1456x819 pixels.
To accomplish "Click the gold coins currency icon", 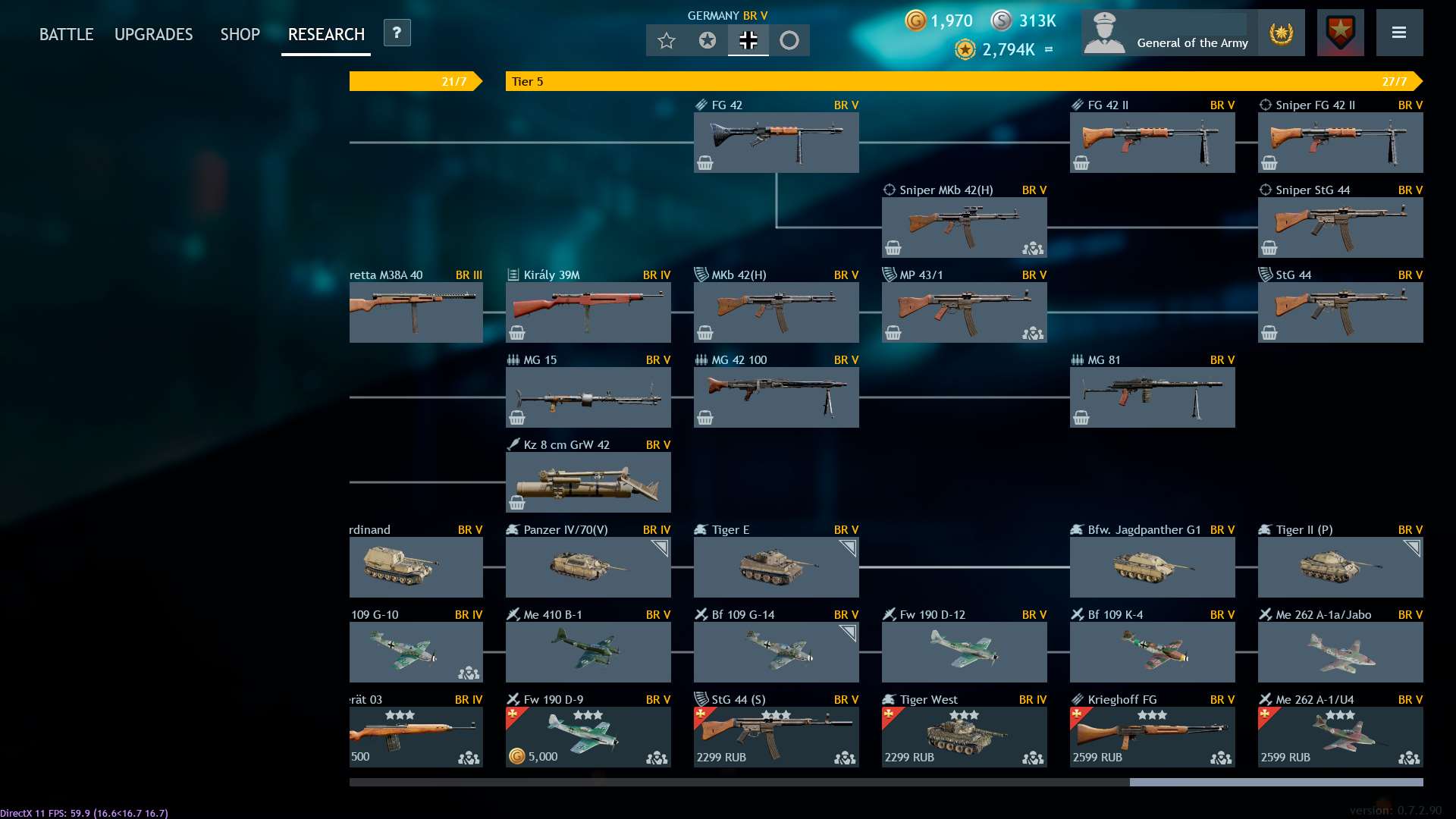I will [x=915, y=21].
